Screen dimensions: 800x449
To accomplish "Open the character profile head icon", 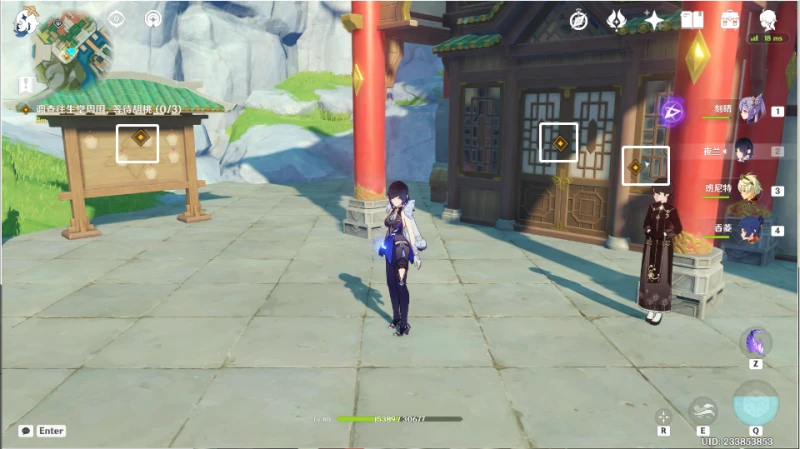I will coord(768,20).
